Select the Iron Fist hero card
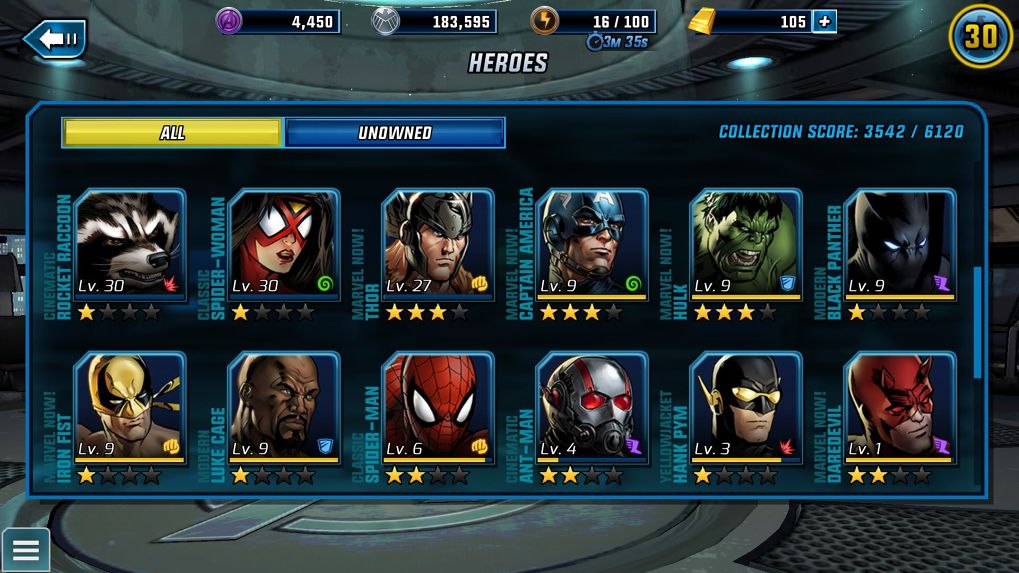The height and width of the screenshot is (573, 1019). pyautogui.click(x=130, y=408)
